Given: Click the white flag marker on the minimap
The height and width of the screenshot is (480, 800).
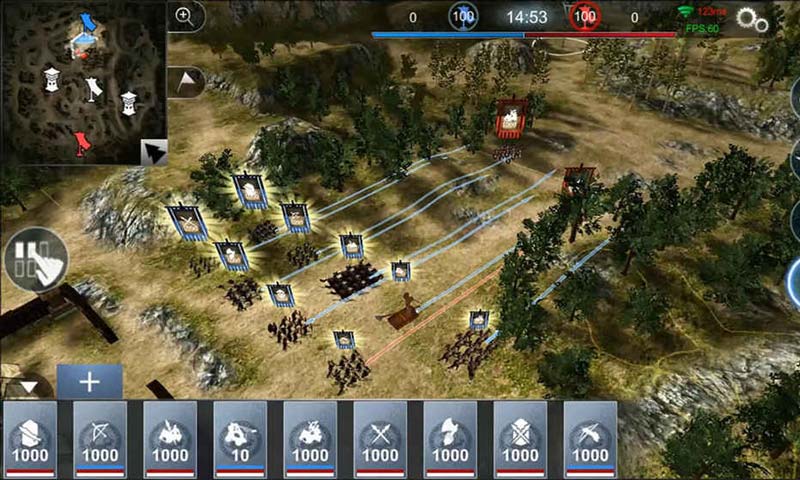Looking at the screenshot, I should point(93,88).
